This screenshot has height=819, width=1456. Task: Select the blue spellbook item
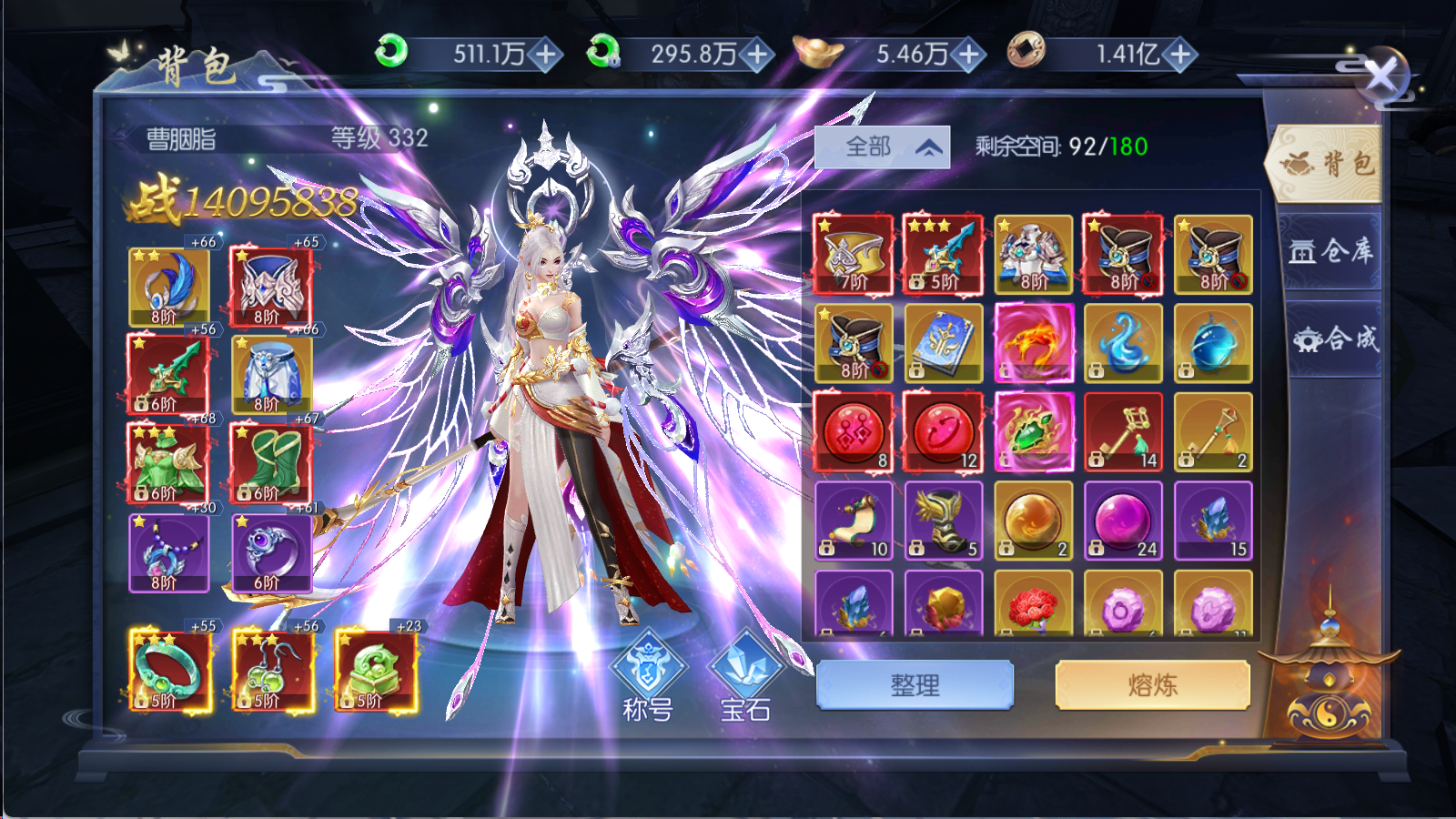944,343
